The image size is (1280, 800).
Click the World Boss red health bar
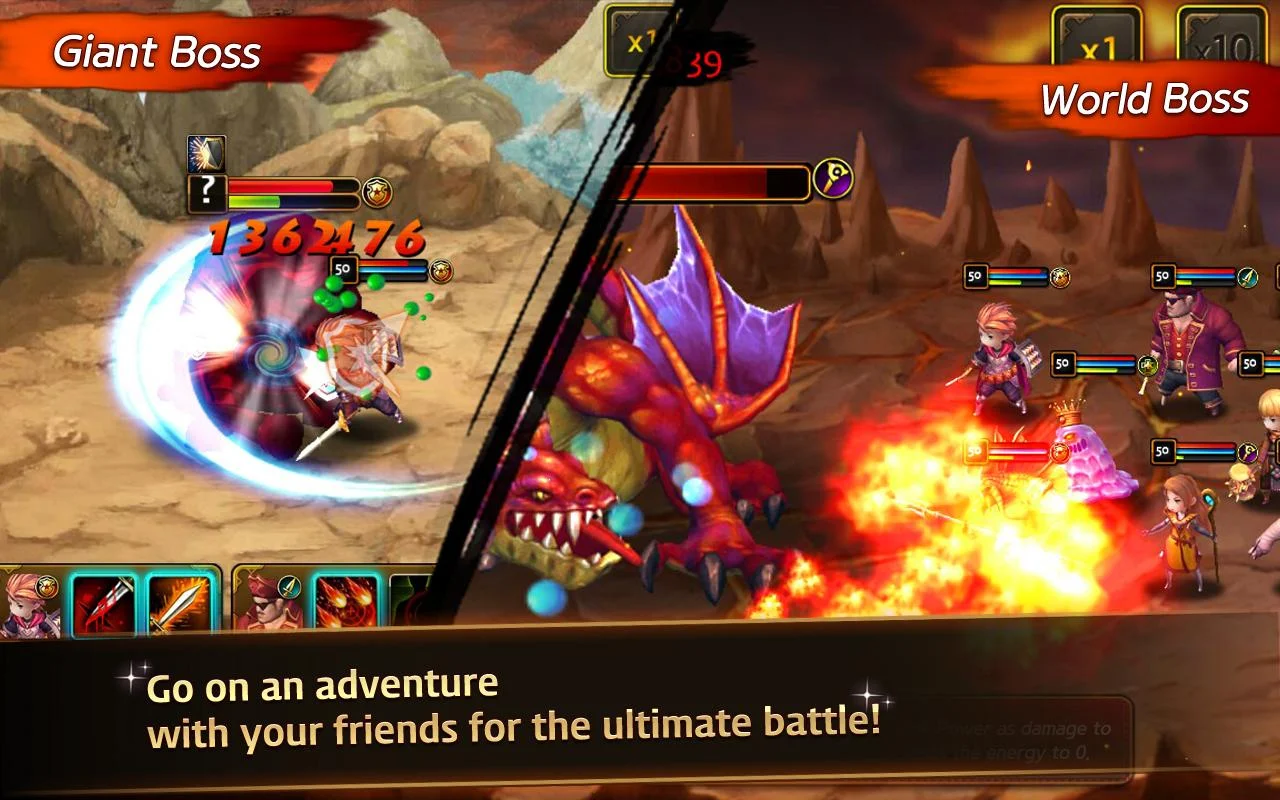[x=710, y=180]
